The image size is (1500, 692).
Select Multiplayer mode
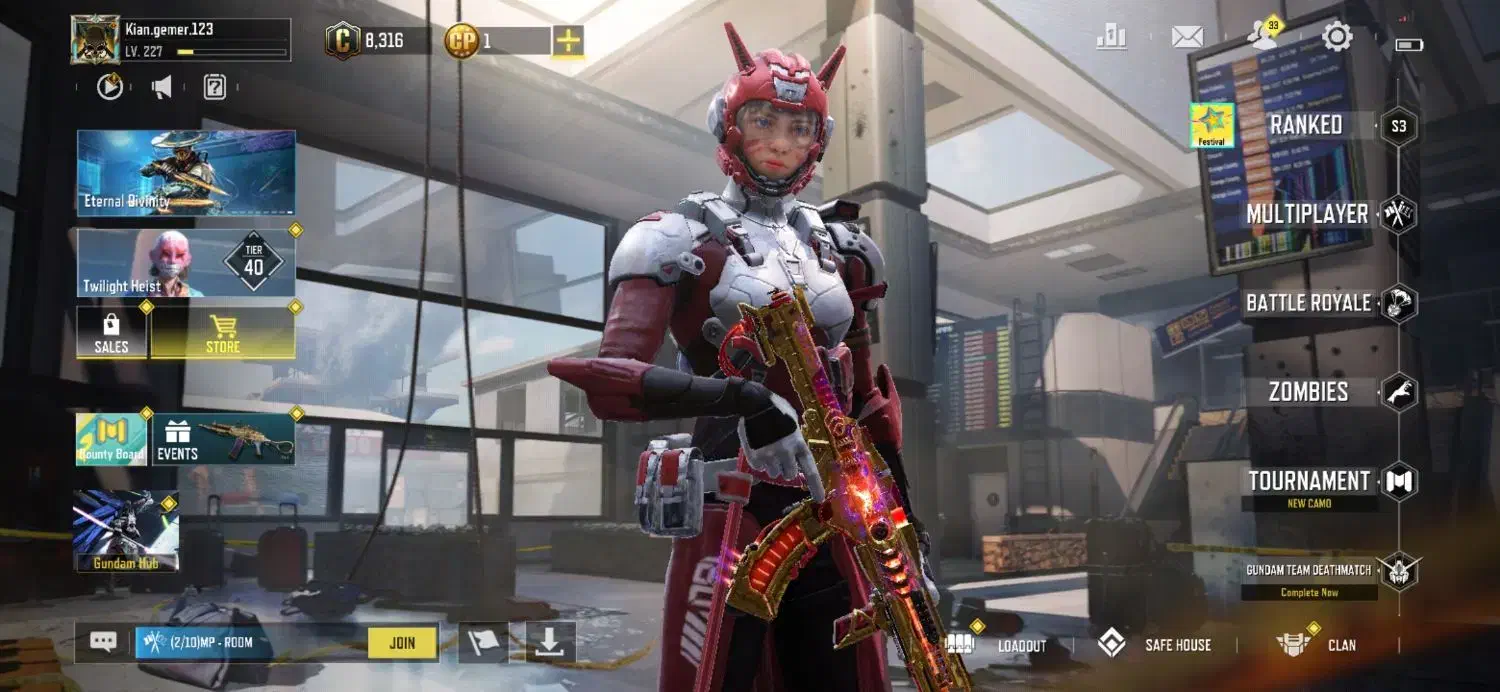1307,214
